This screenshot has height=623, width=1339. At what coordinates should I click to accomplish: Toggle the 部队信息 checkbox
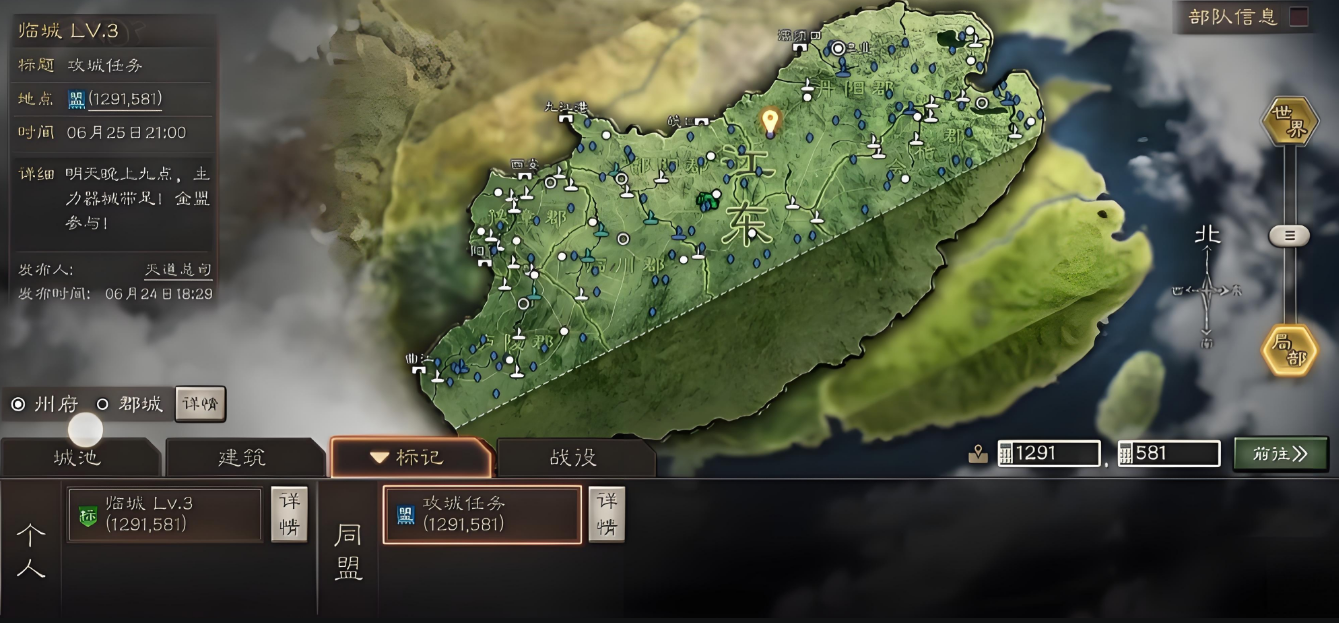coord(1298,16)
